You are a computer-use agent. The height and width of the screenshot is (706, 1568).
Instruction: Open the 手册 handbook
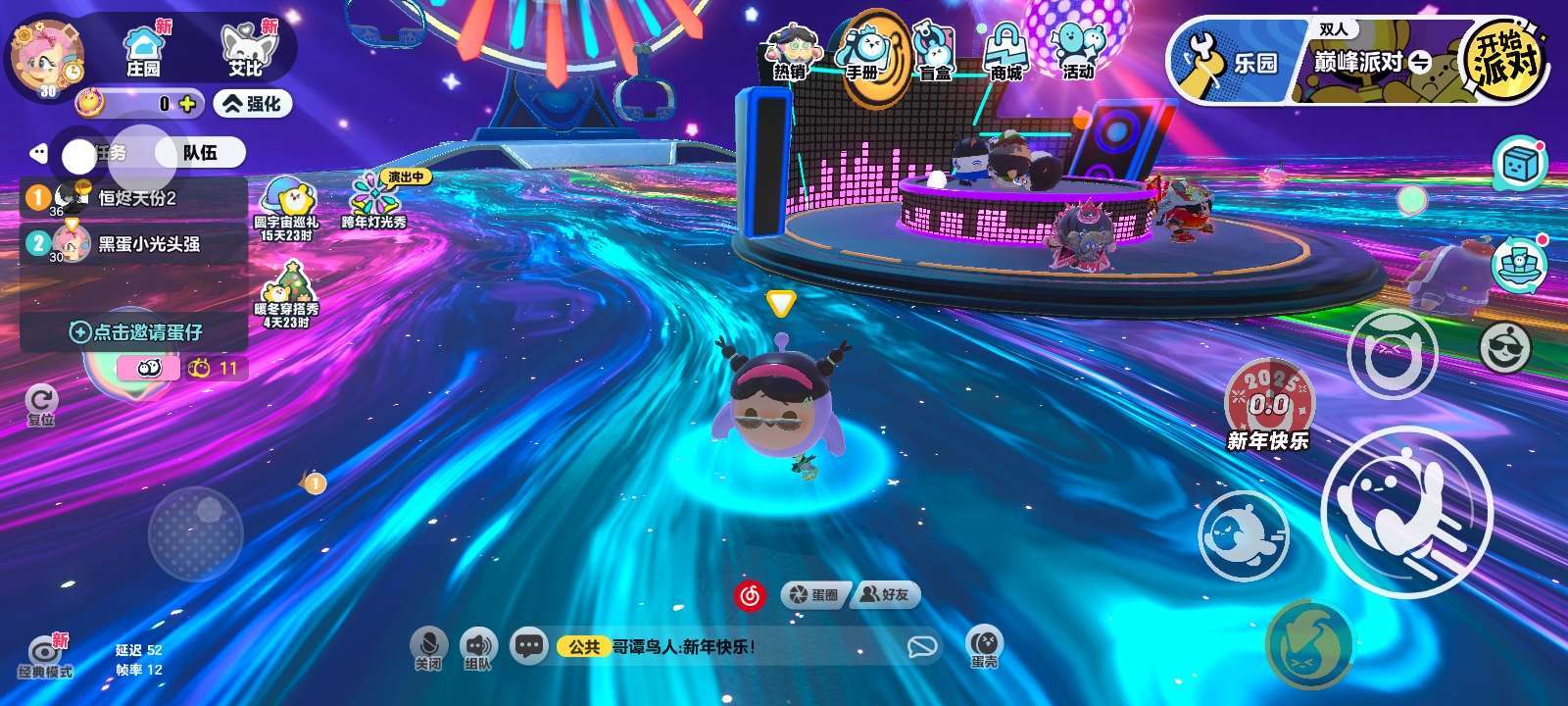point(866,54)
